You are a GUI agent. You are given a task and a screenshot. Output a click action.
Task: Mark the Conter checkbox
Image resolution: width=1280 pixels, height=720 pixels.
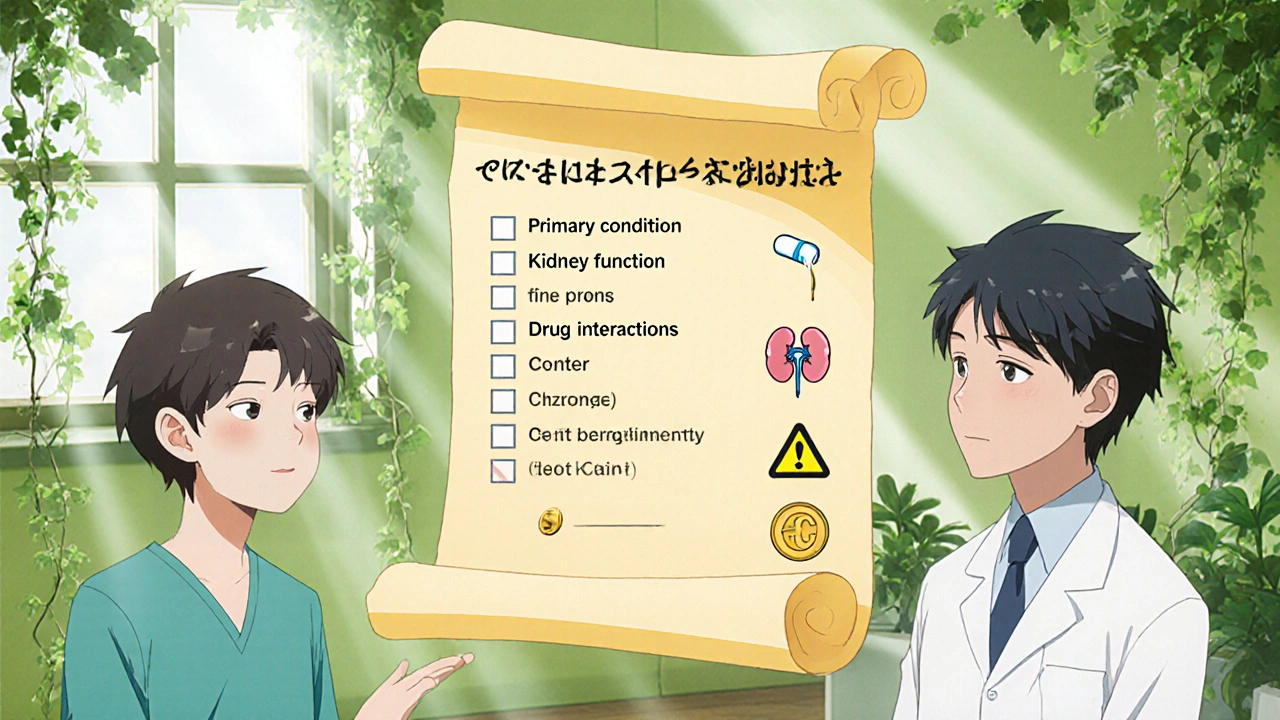click(502, 365)
